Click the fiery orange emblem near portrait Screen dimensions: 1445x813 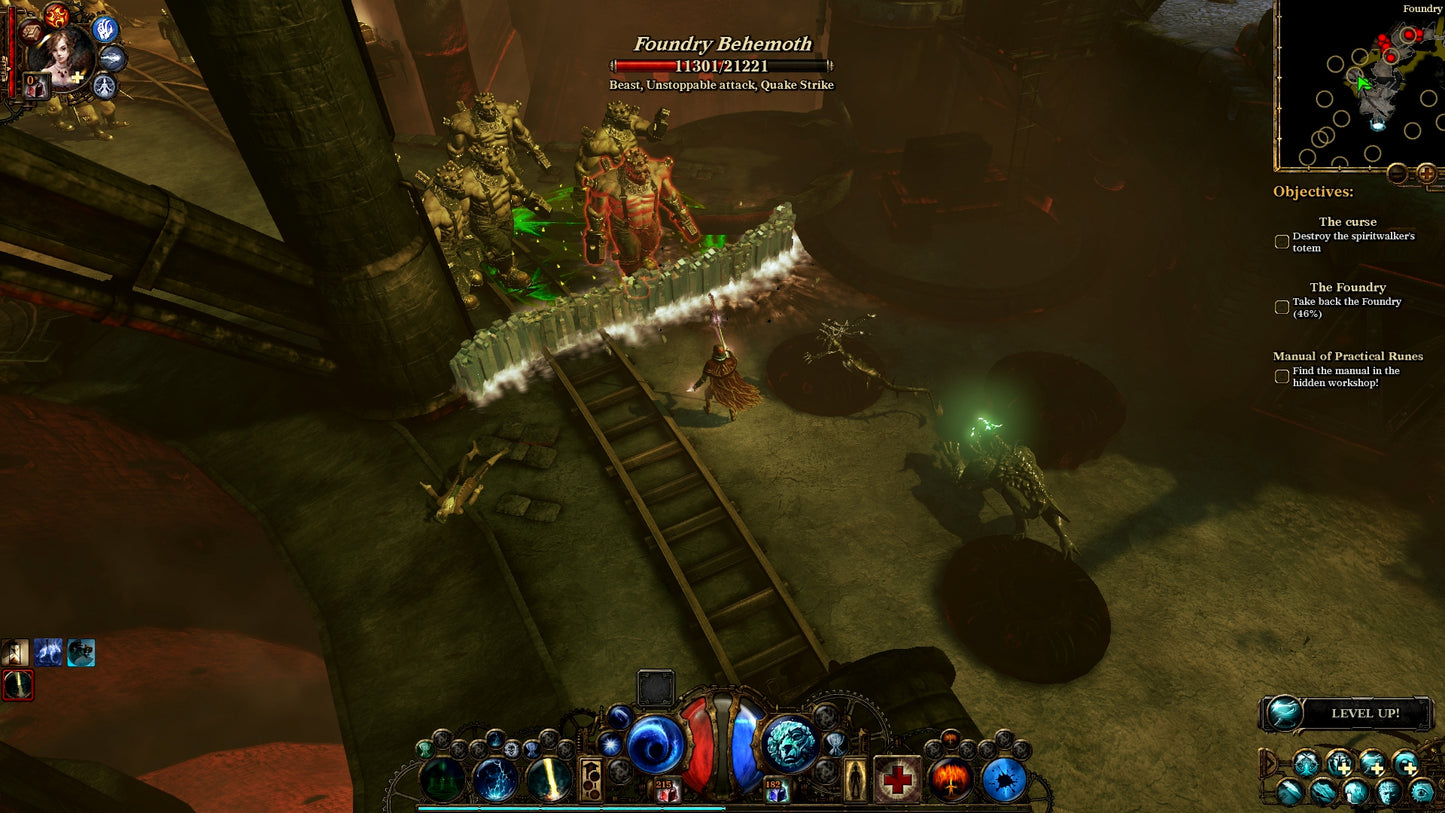pos(57,15)
